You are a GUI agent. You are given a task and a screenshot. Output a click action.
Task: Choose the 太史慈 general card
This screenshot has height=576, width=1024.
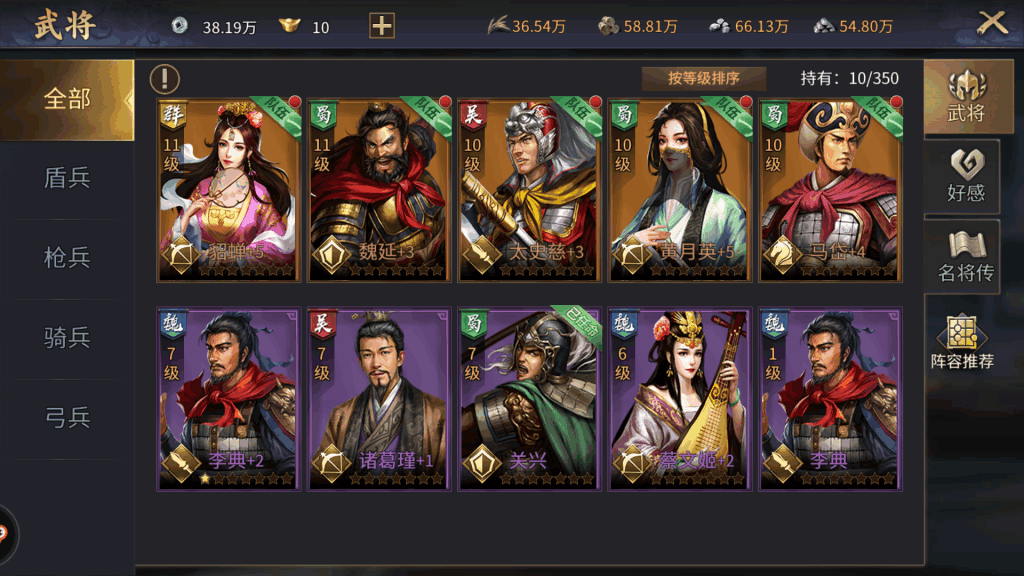(x=529, y=190)
